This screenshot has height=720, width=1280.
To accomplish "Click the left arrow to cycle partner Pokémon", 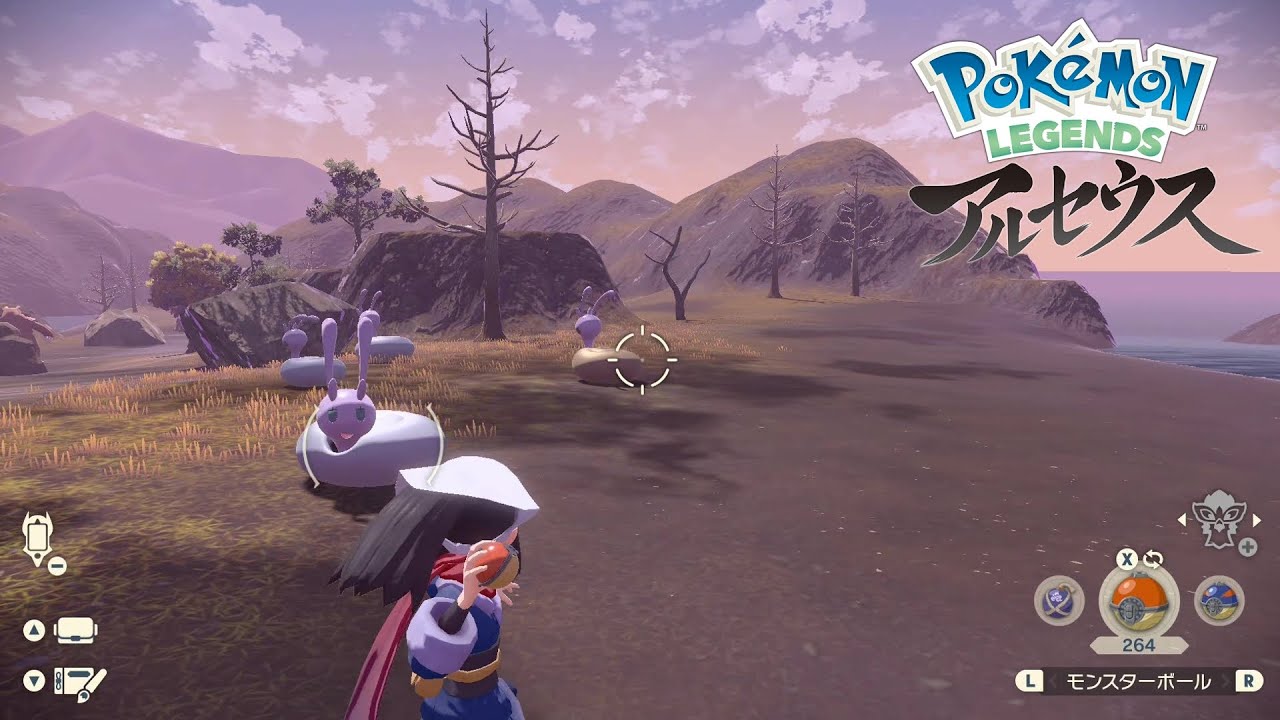I will click(x=1182, y=519).
